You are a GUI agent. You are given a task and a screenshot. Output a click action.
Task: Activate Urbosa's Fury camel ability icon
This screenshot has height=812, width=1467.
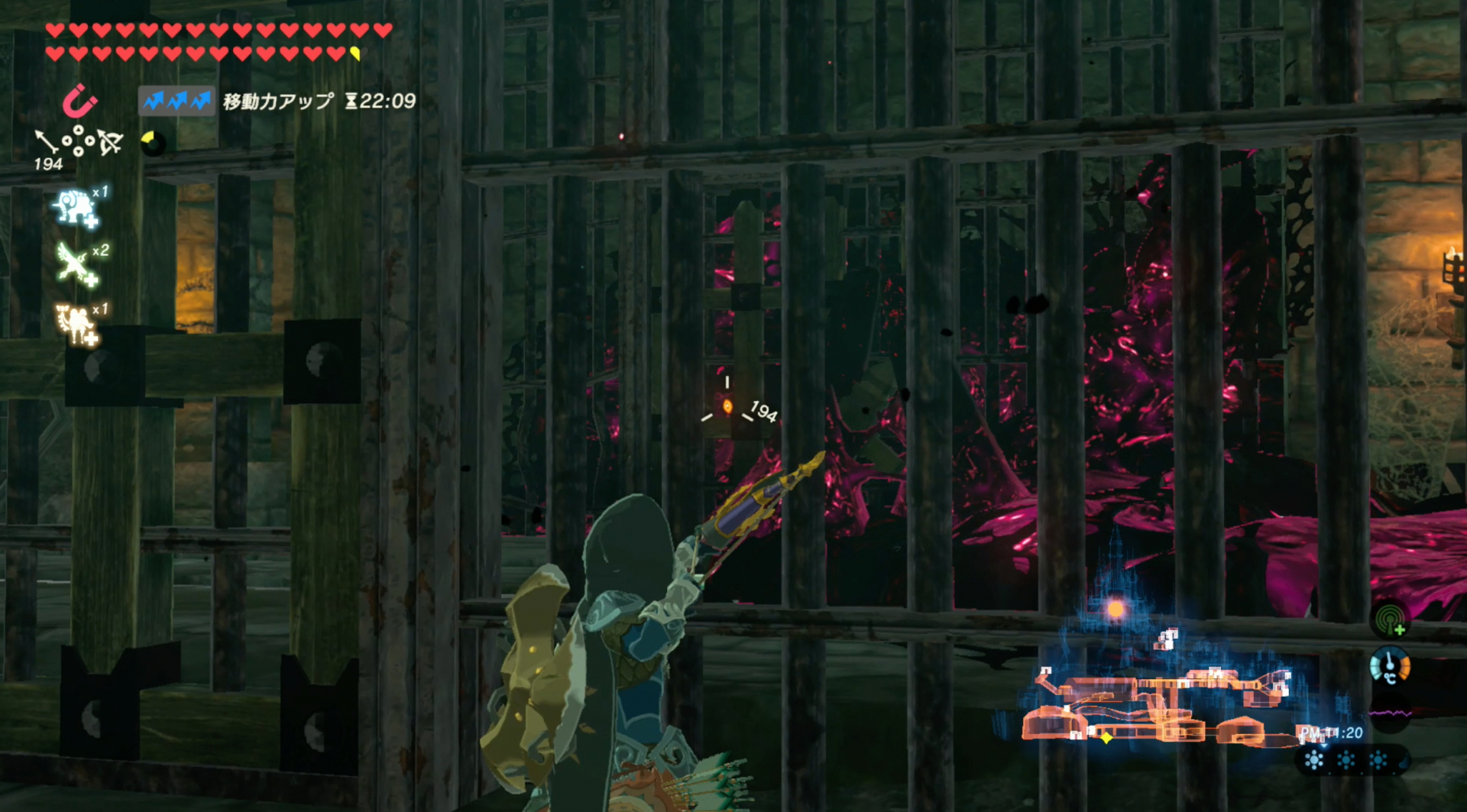(x=75, y=324)
